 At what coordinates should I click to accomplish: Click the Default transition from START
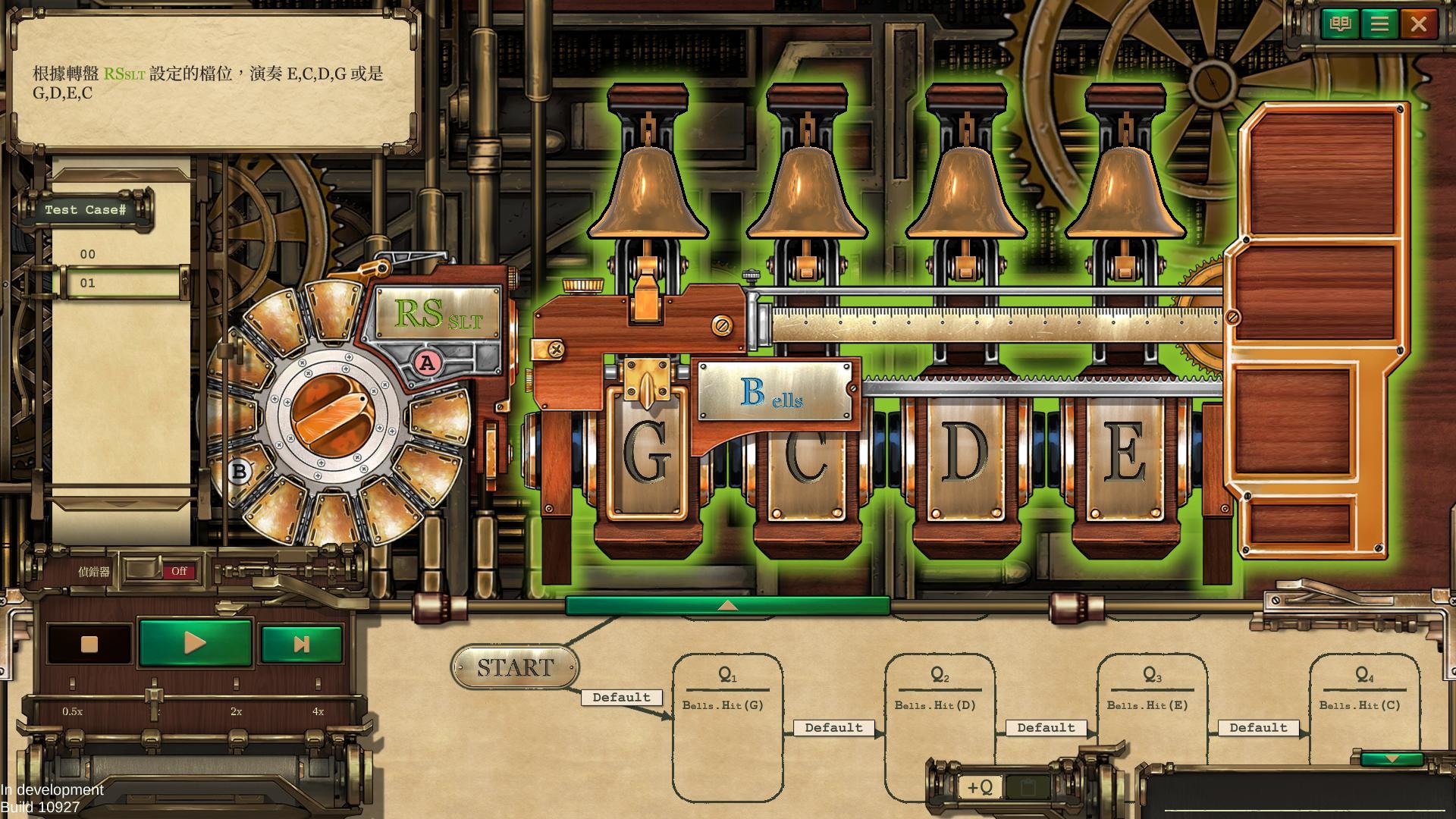click(x=621, y=697)
